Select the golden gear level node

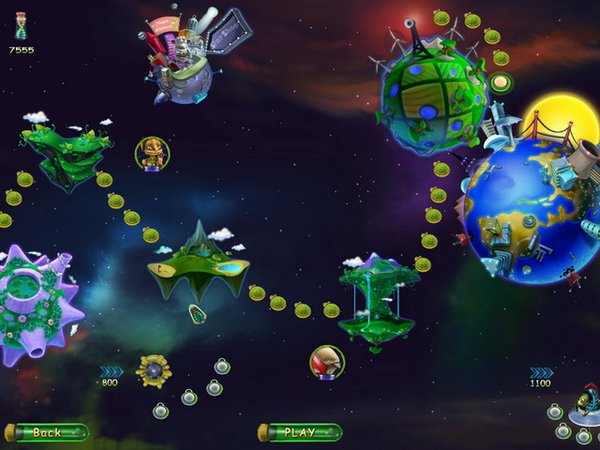click(154, 371)
